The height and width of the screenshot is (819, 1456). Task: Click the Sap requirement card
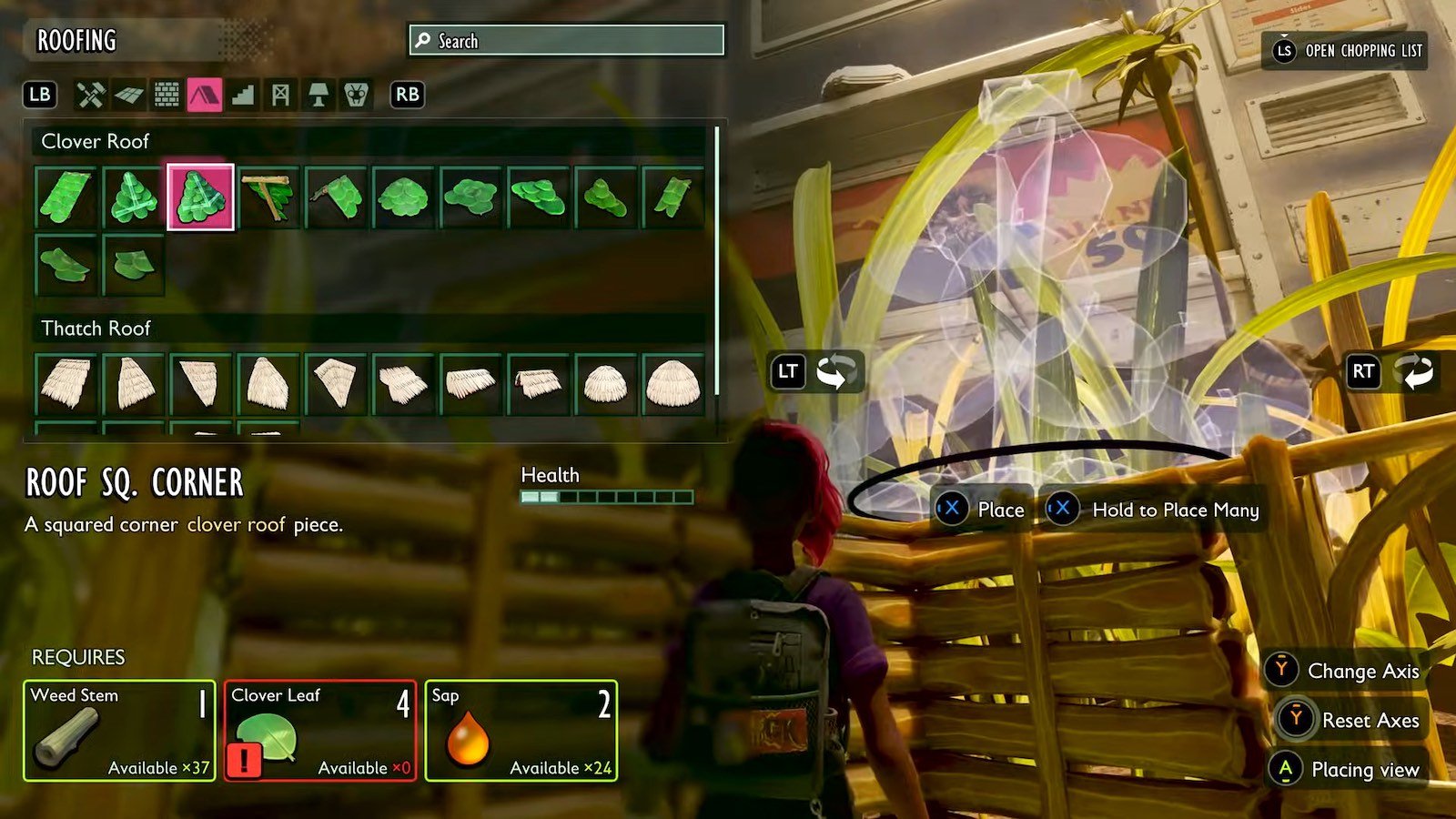click(521, 731)
